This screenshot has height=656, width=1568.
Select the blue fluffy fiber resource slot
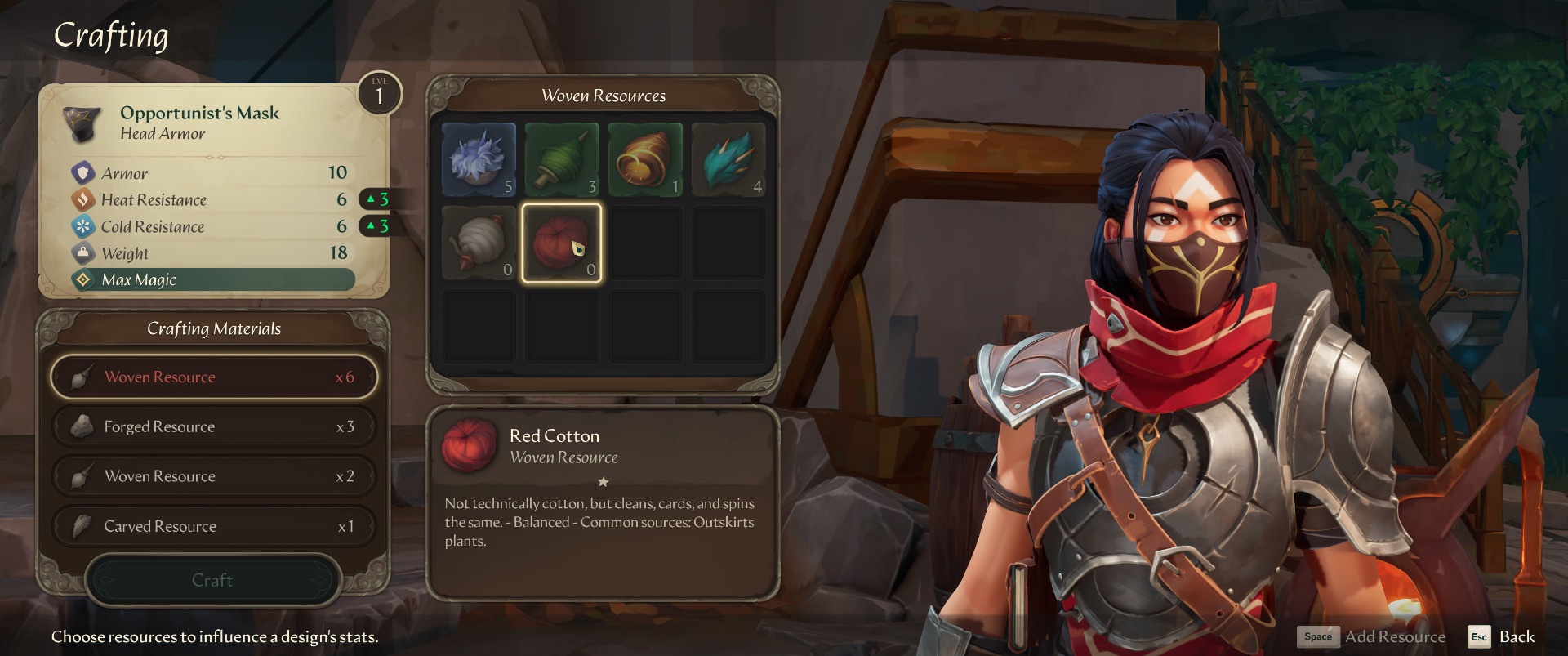click(479, 160)
